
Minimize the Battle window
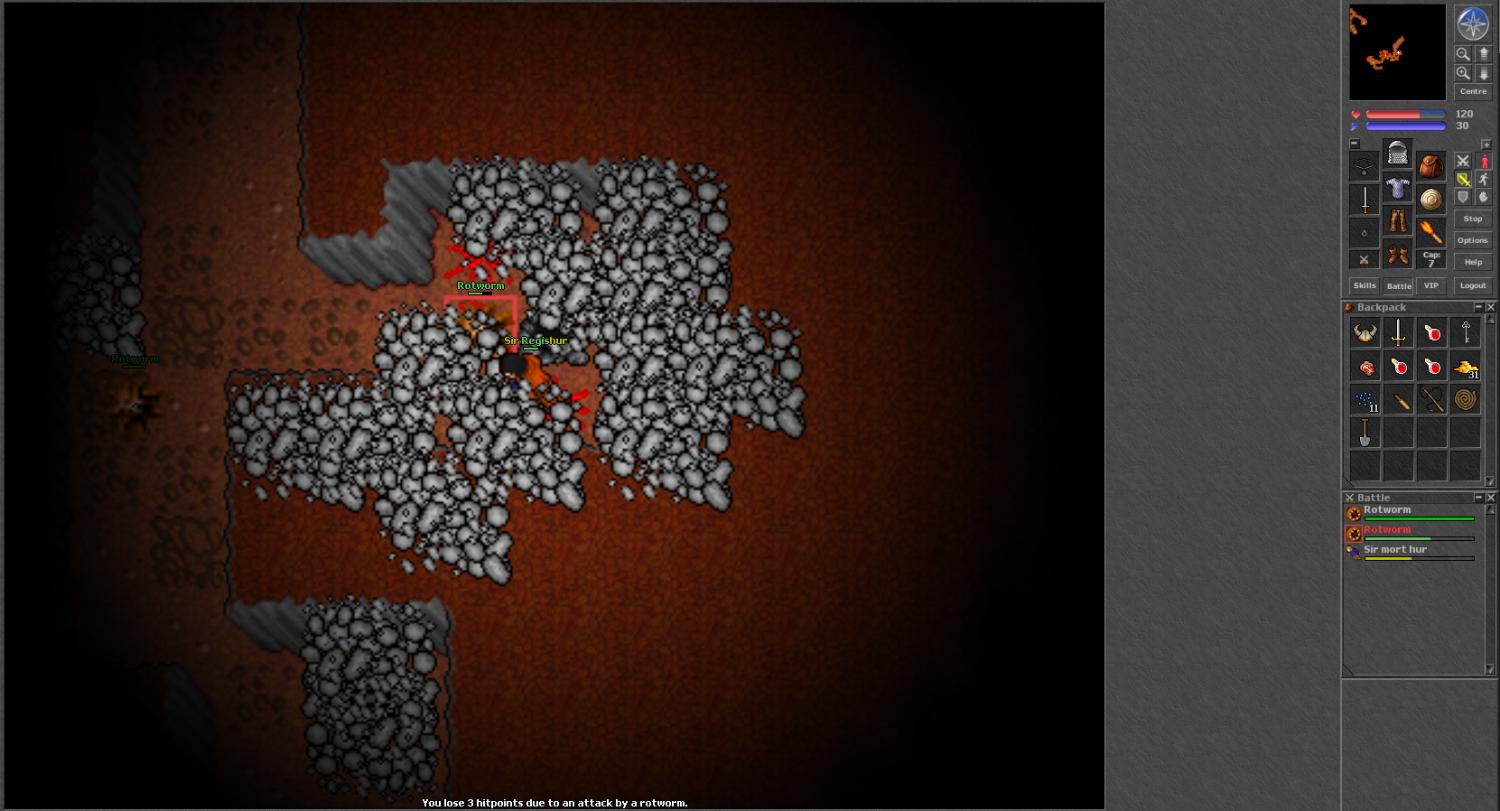1479,497
